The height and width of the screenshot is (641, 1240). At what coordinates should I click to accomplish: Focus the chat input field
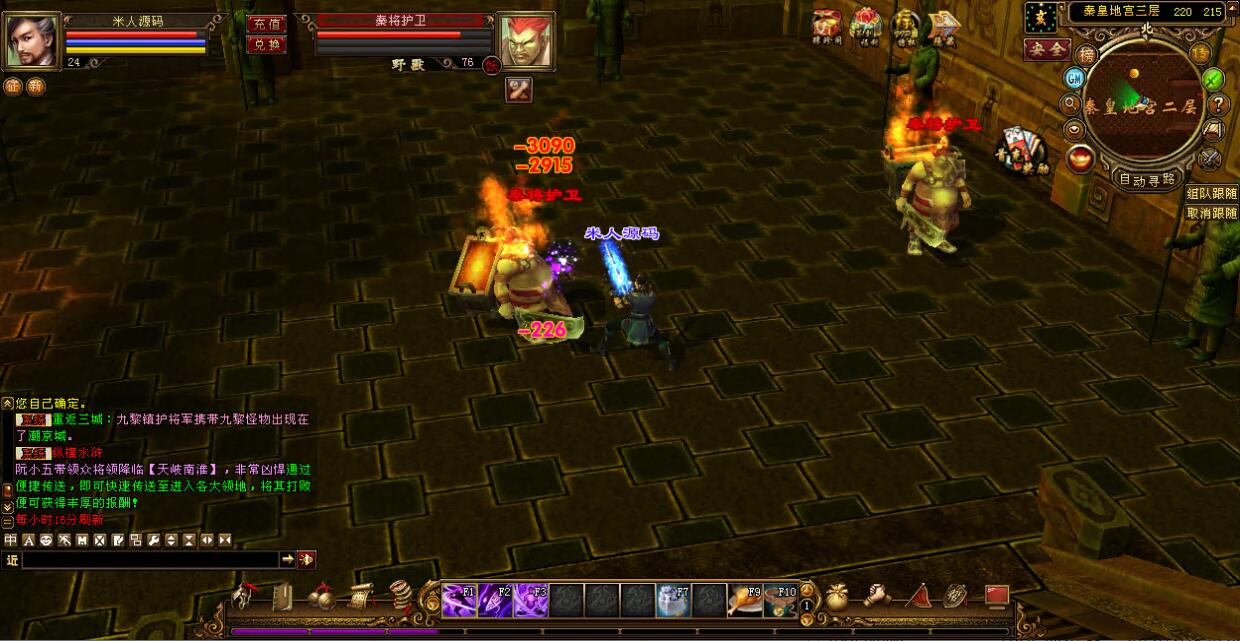(x=150, y=560)
